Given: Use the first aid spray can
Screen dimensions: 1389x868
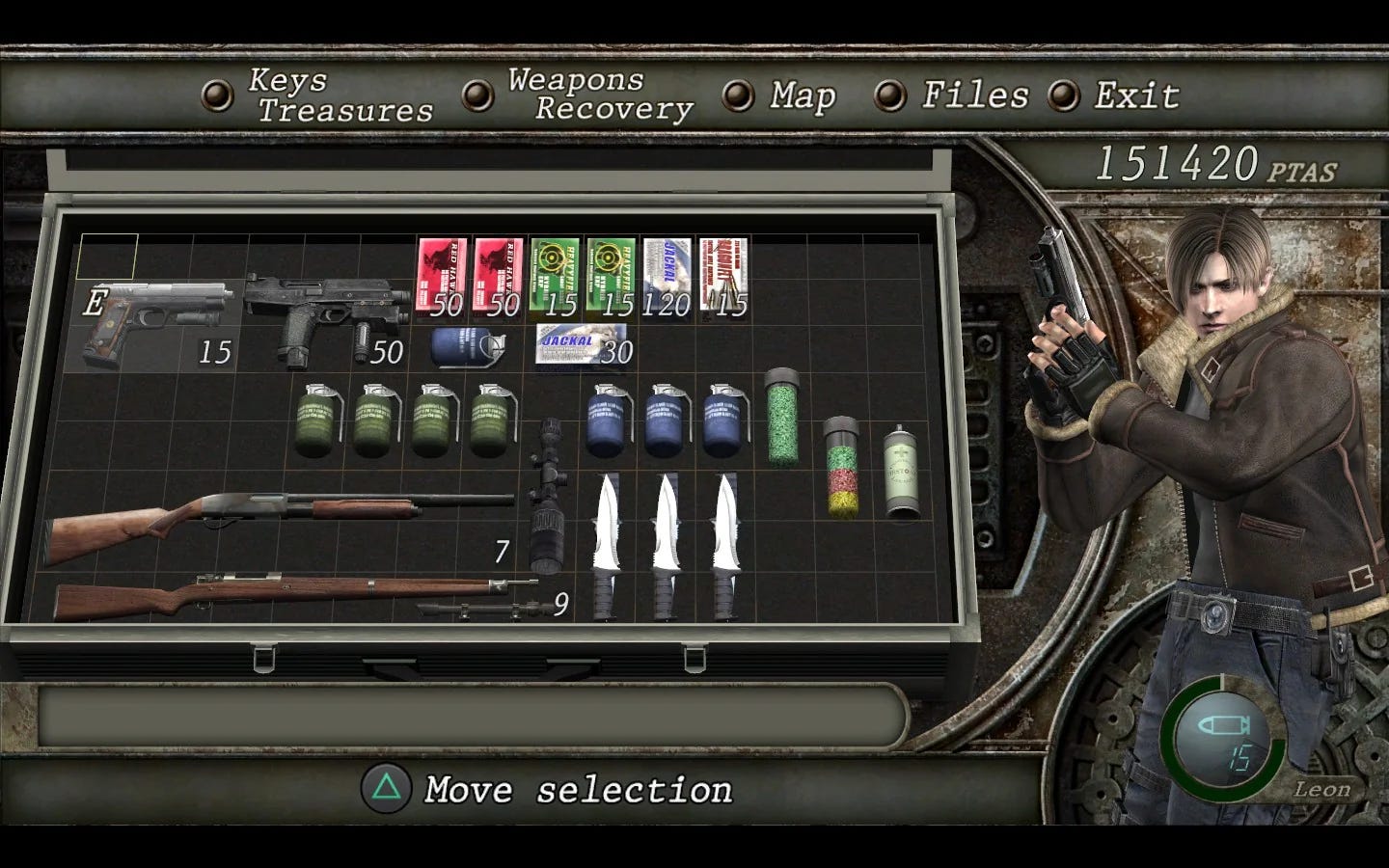Looking at the screenshot, I should point(902,474).
